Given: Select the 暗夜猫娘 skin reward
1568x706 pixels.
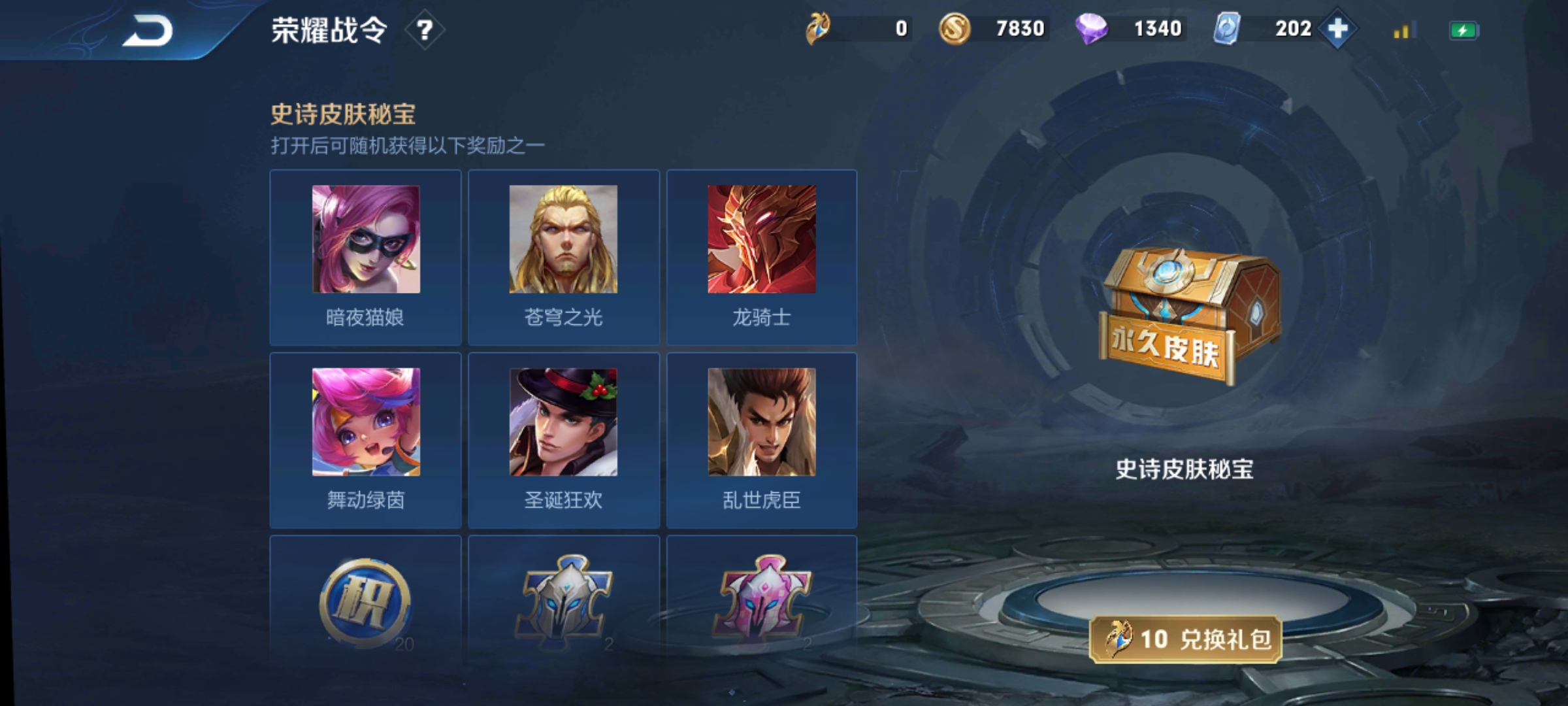Looking at the screenshot, I should [x=365, y=257].
